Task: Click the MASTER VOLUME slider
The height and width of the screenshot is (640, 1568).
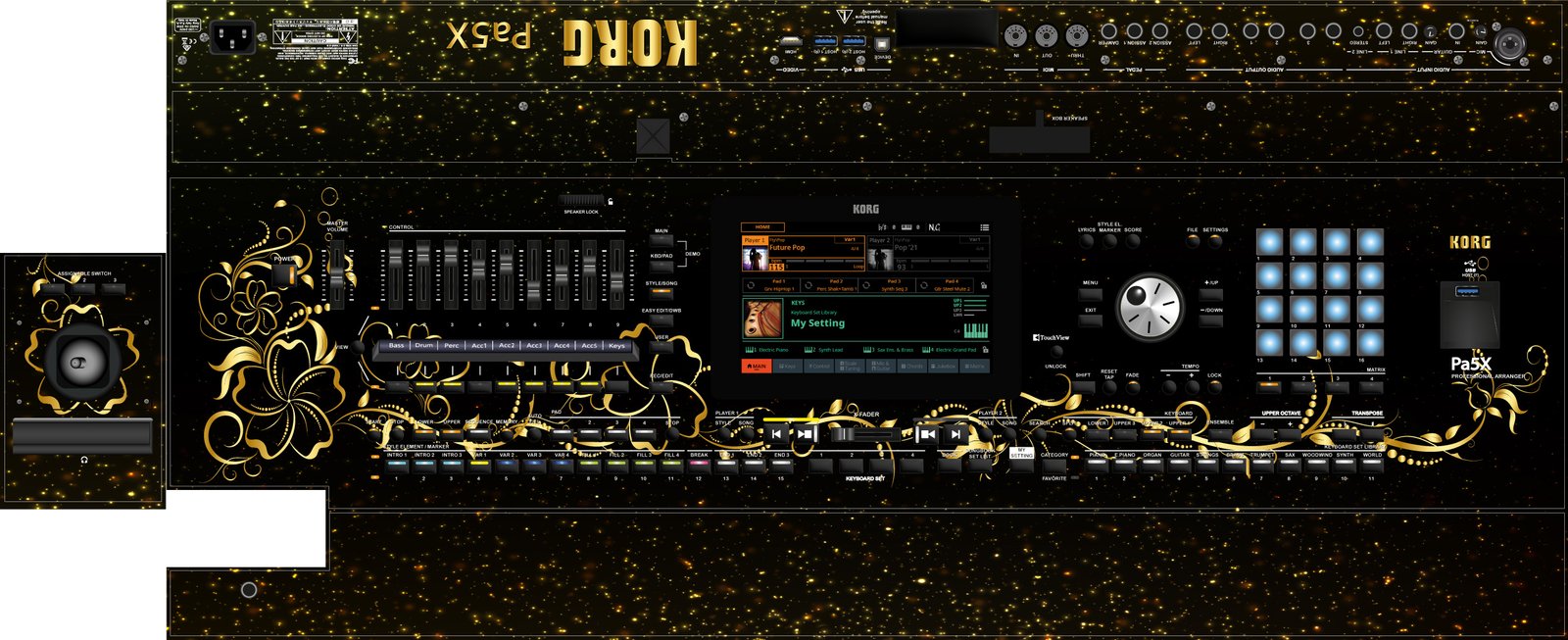Action: click(x=338, y=270)
